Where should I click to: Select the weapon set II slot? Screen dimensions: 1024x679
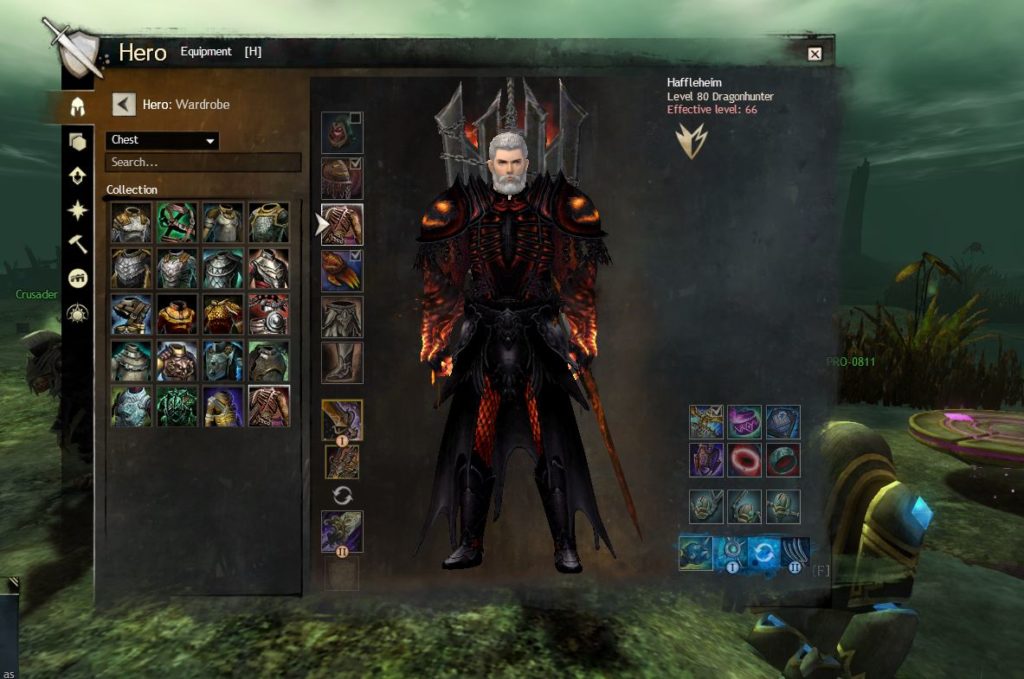pos(342,532)
